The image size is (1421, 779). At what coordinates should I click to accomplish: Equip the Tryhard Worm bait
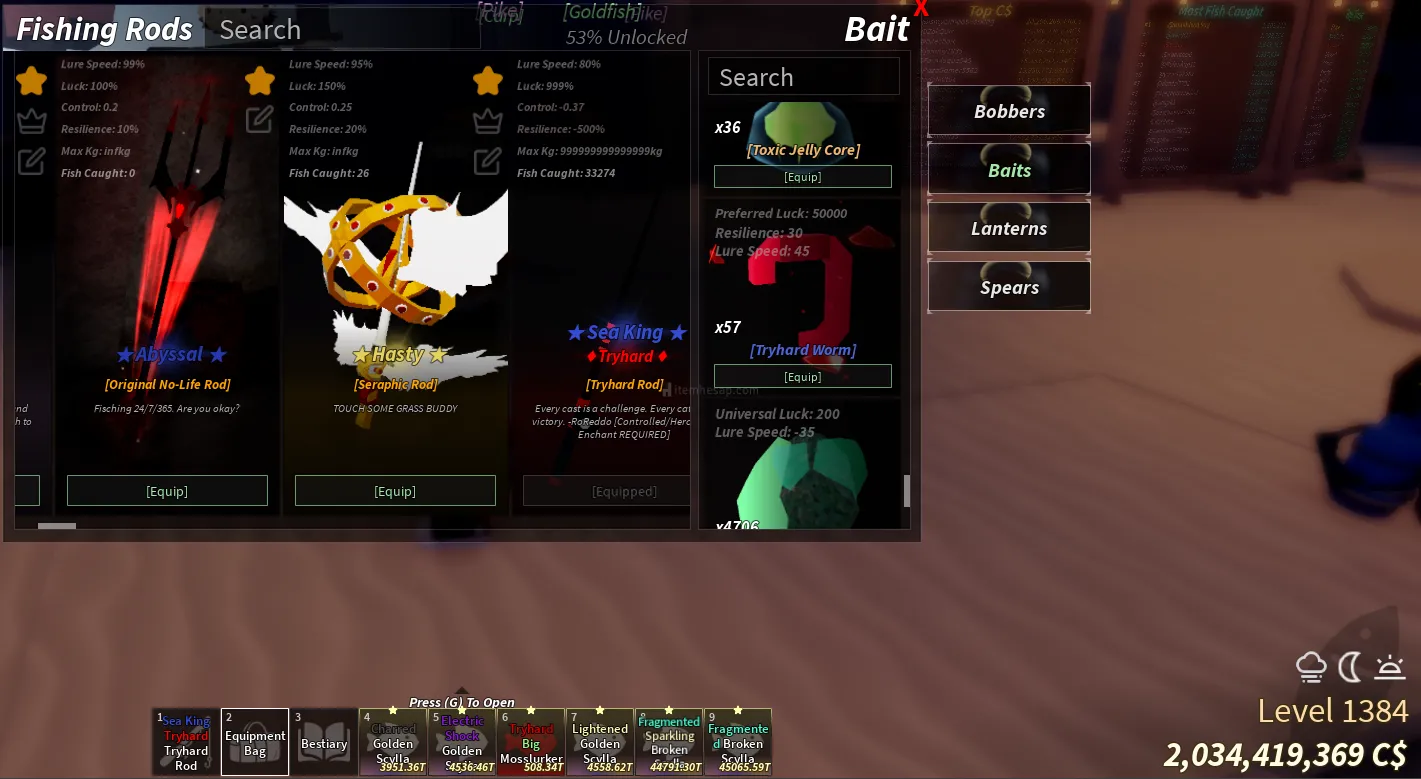(802, 377)
